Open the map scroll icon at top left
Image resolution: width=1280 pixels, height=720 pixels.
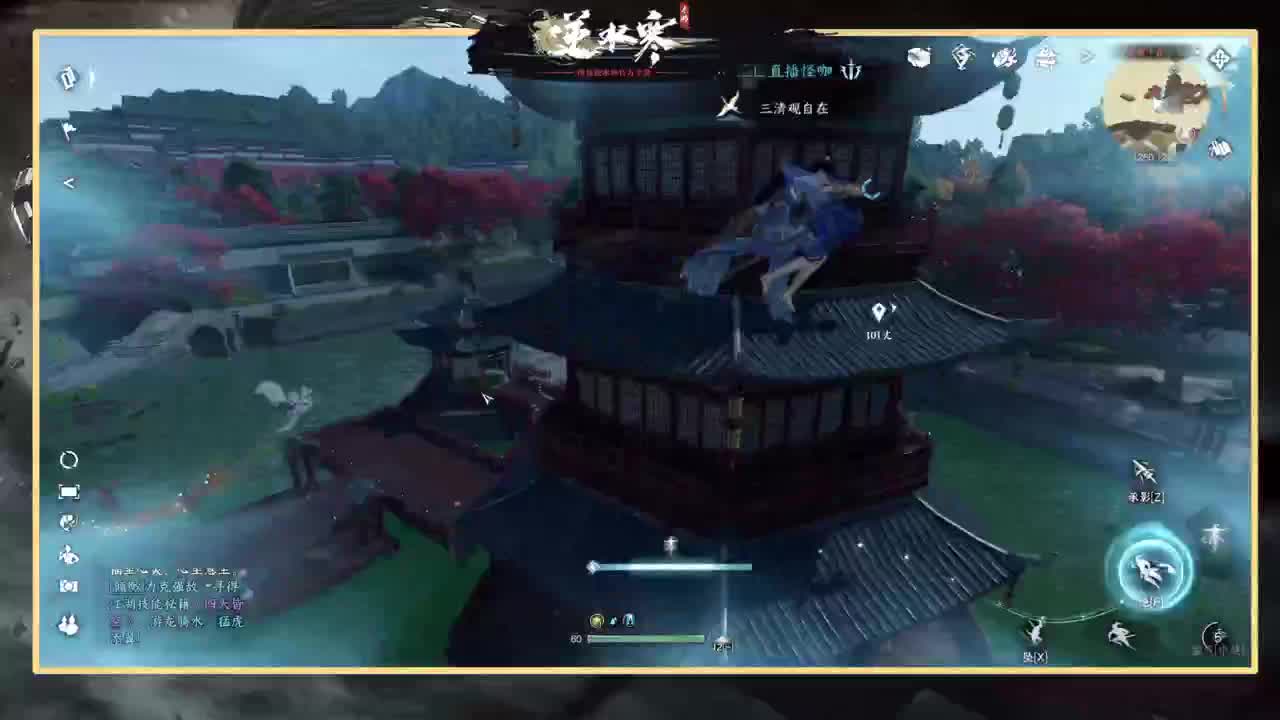click(66, 79)
